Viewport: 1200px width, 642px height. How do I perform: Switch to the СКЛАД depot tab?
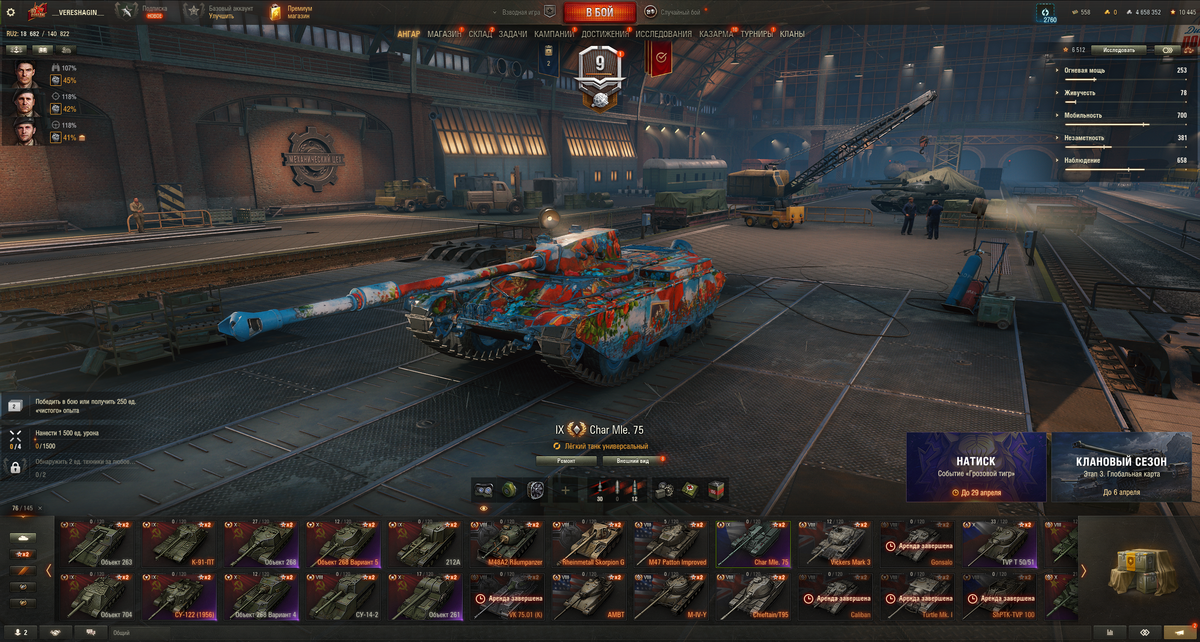tap(480, 34)
